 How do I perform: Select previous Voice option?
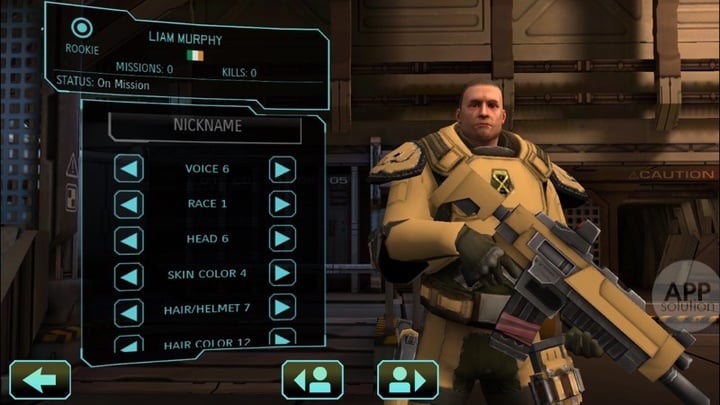point(129,169)
